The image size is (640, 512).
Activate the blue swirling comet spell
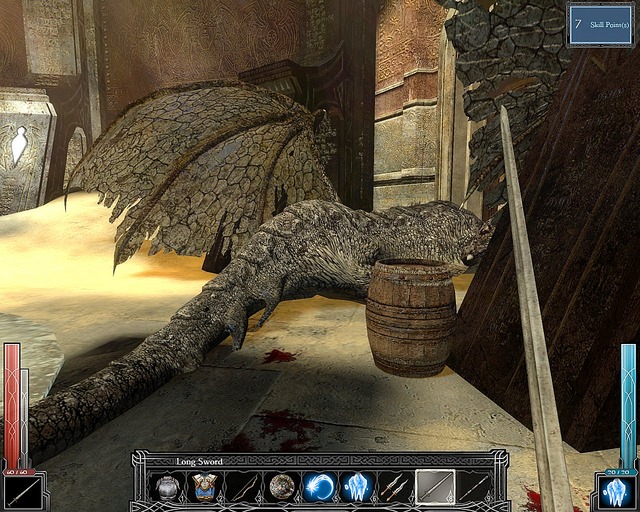coord(319,488)
